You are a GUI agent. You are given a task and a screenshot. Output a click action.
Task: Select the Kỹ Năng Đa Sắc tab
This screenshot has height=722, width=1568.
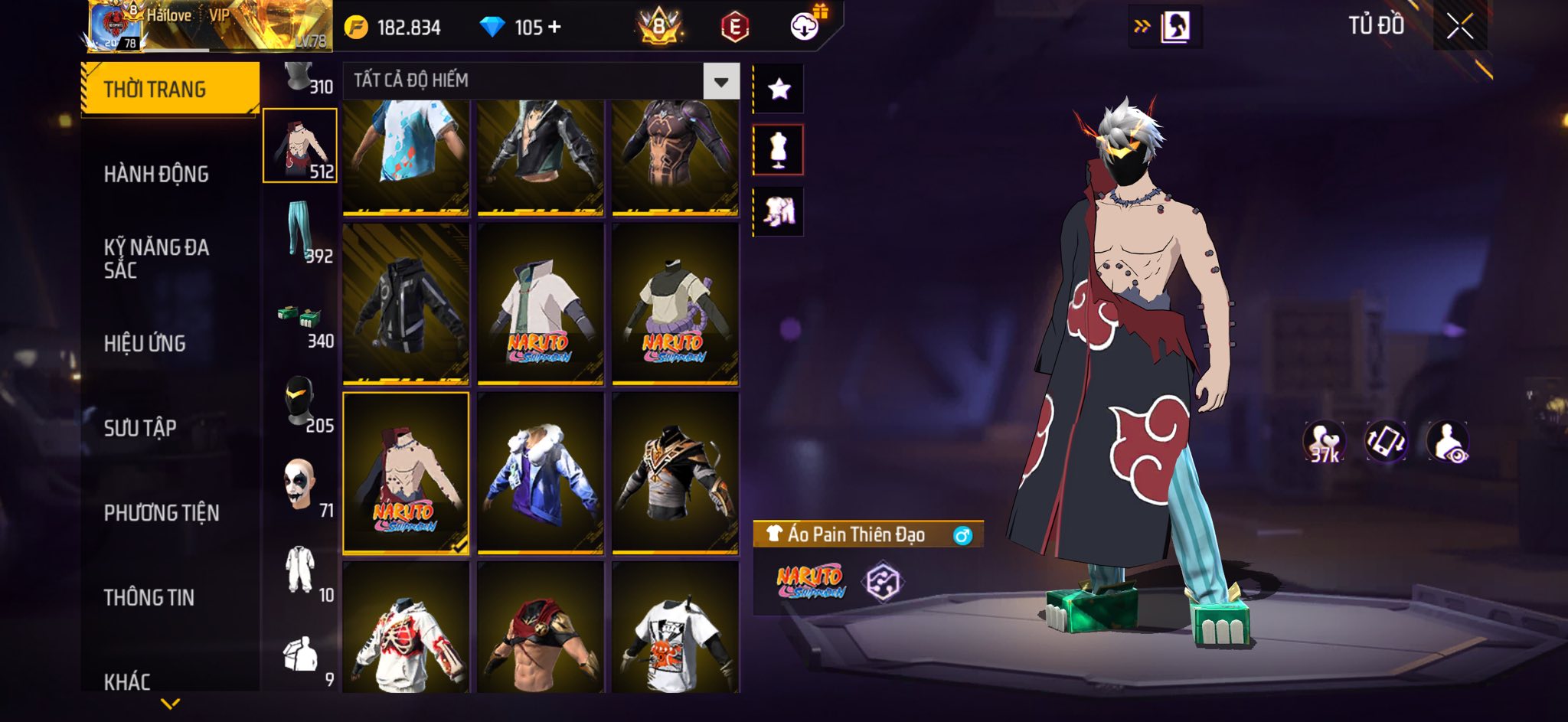coord(156,258)
